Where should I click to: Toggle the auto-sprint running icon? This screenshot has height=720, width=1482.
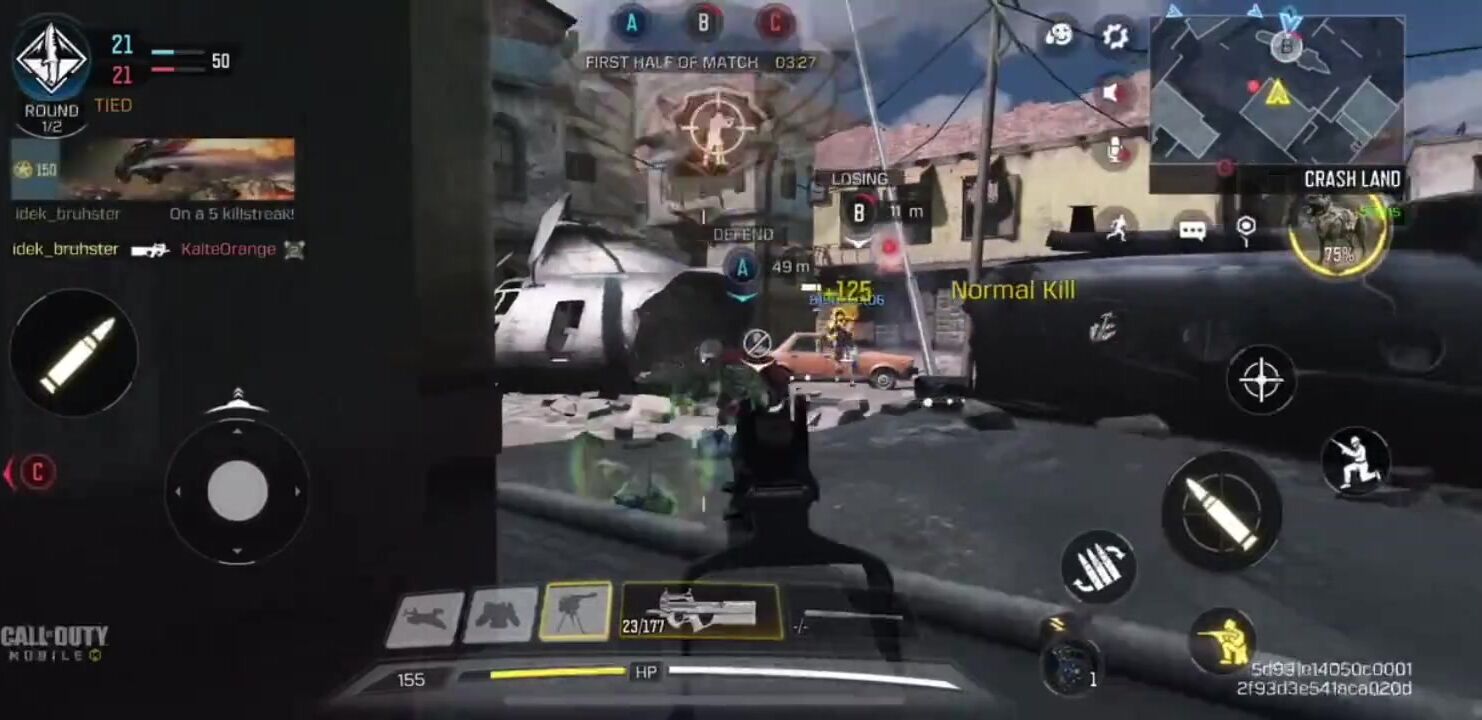coord(1117,228)
